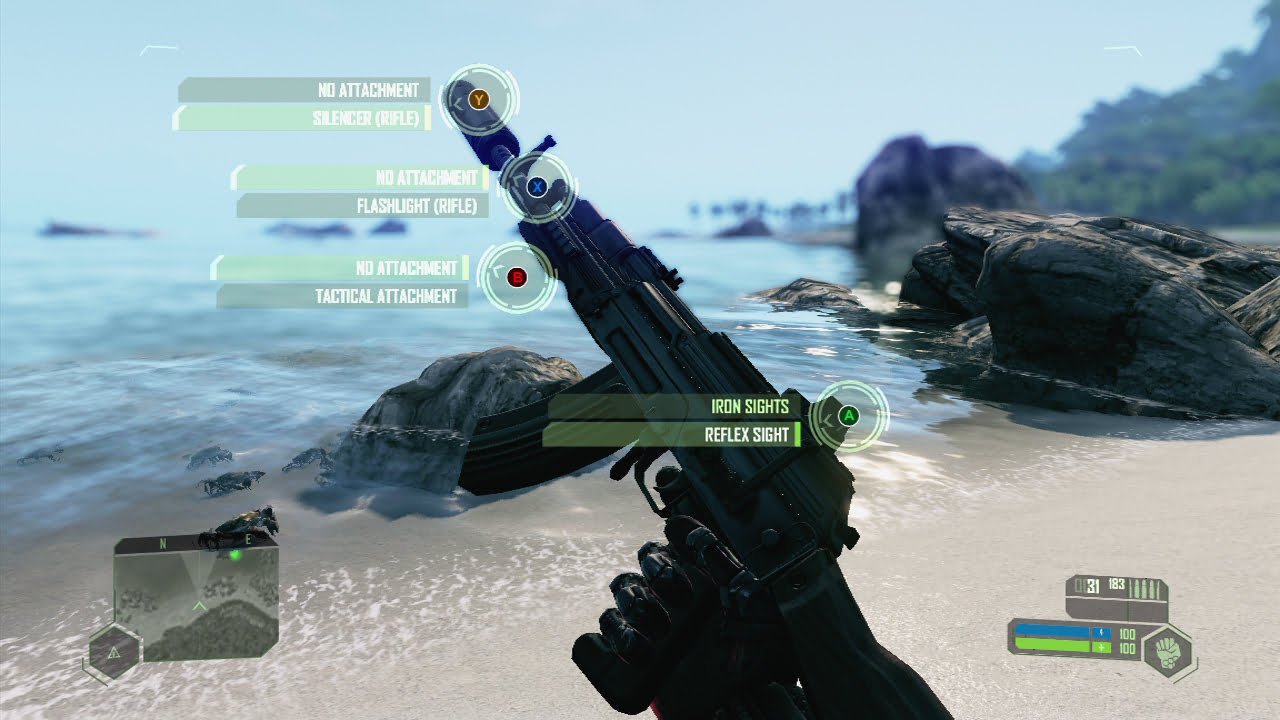This screenshot has height=720, width=1280.
Task: Click the hexagonal warning icon beside the minimap
Action: [113, 653]
